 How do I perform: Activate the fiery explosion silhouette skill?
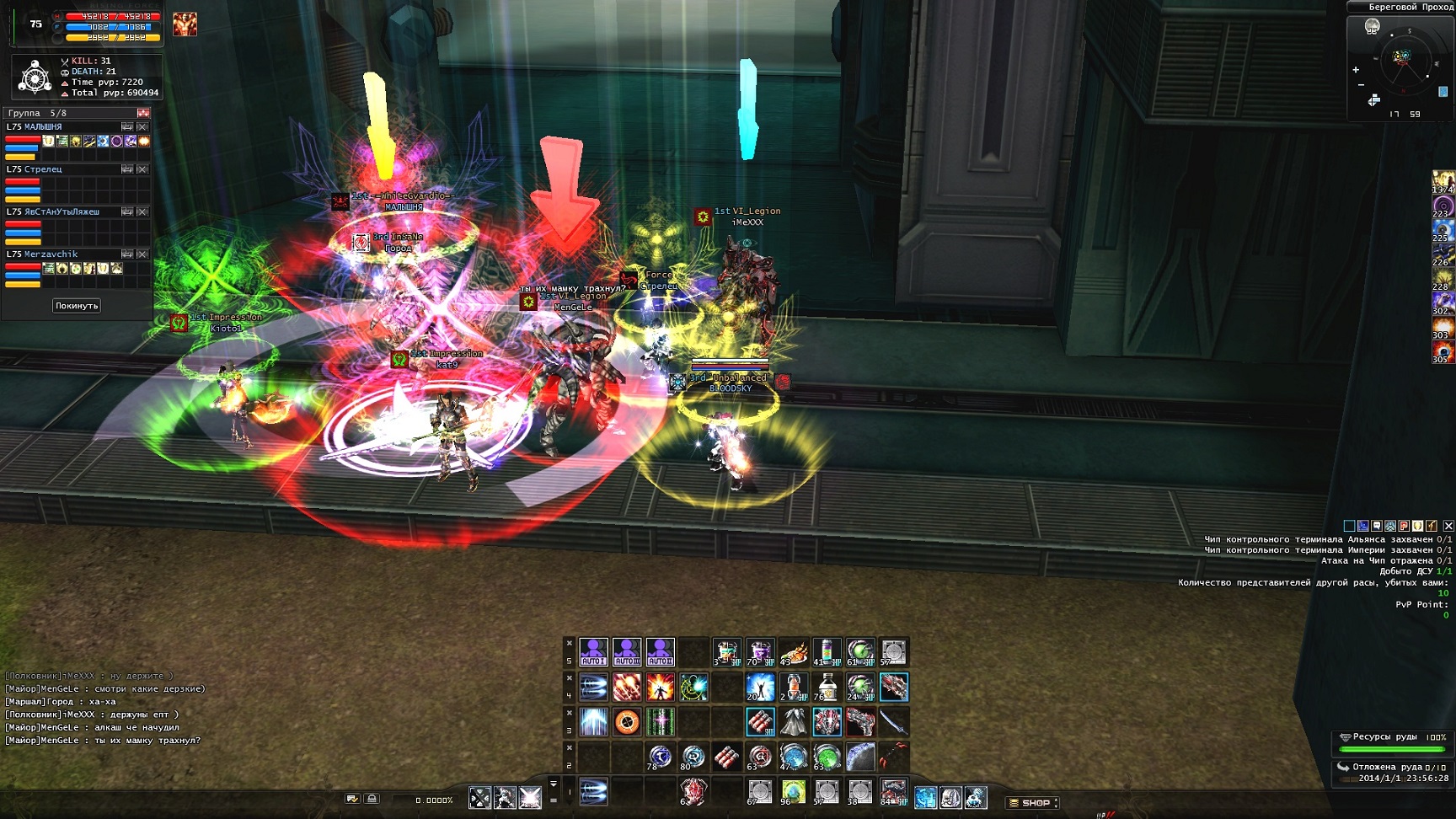[660, 687]
